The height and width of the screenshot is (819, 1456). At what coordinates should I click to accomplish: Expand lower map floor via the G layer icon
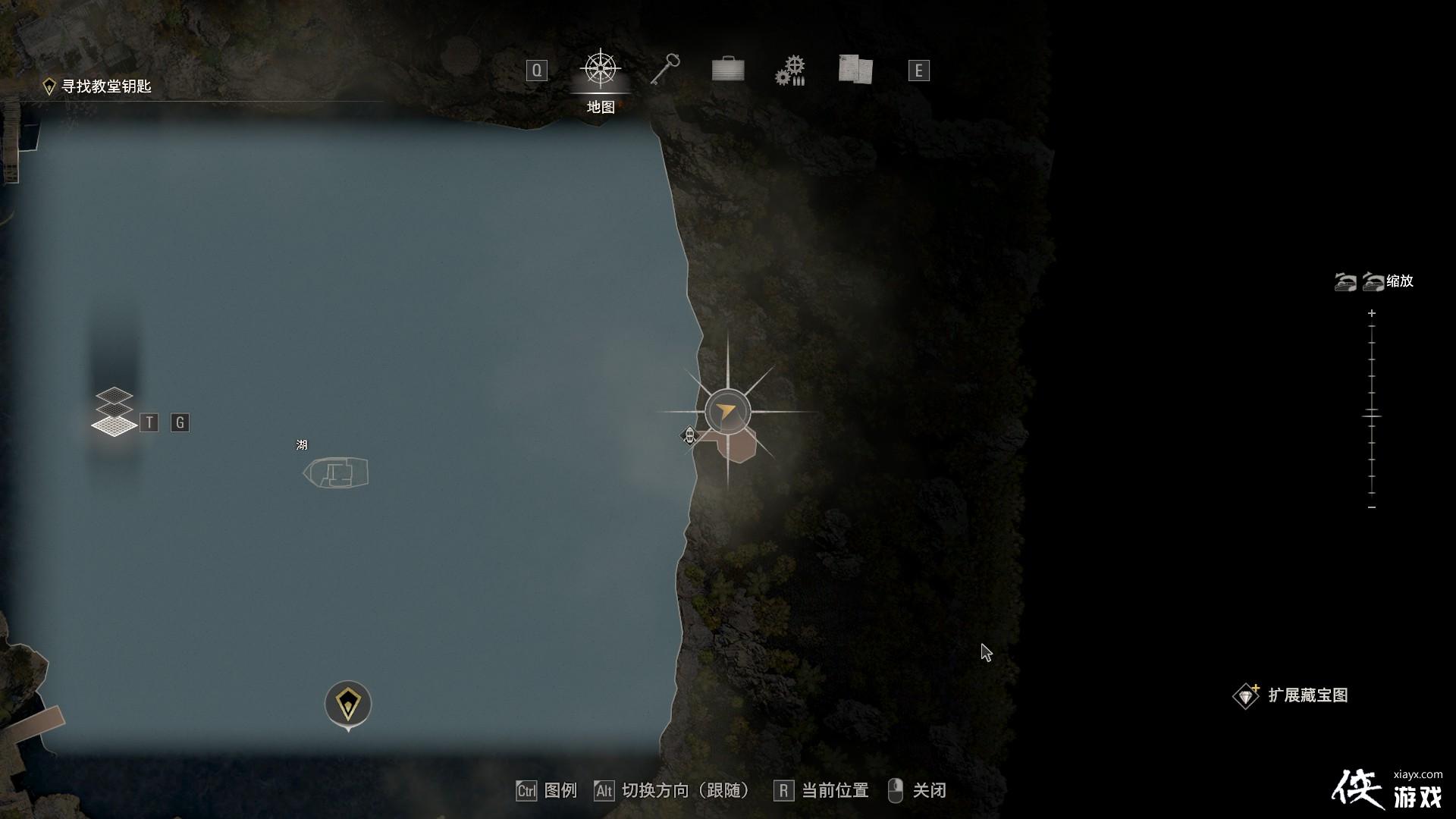tap(180, 422)
